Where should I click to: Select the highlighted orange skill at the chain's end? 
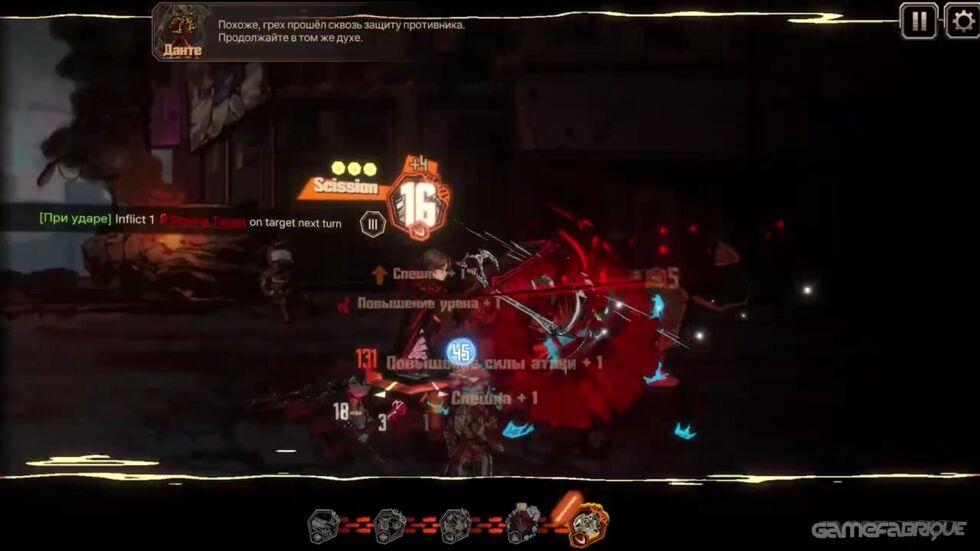tap(589, 522)
